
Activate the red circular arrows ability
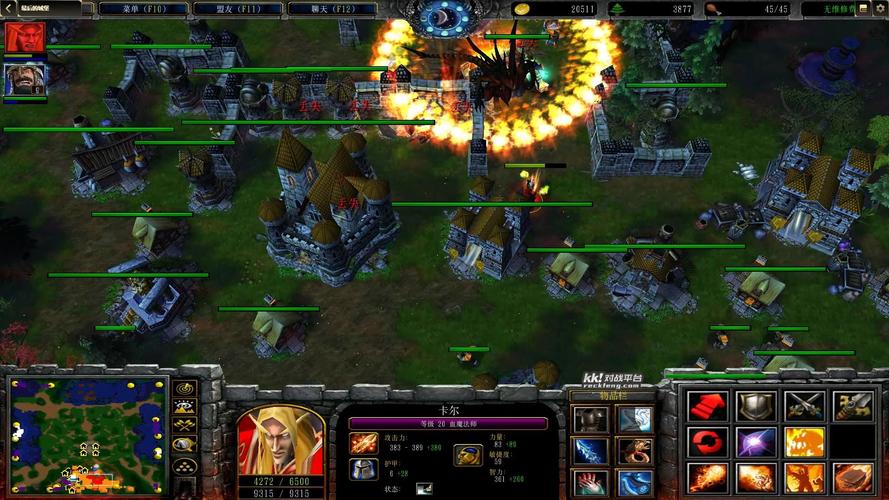pyautogui.click(x=708, y=442)
